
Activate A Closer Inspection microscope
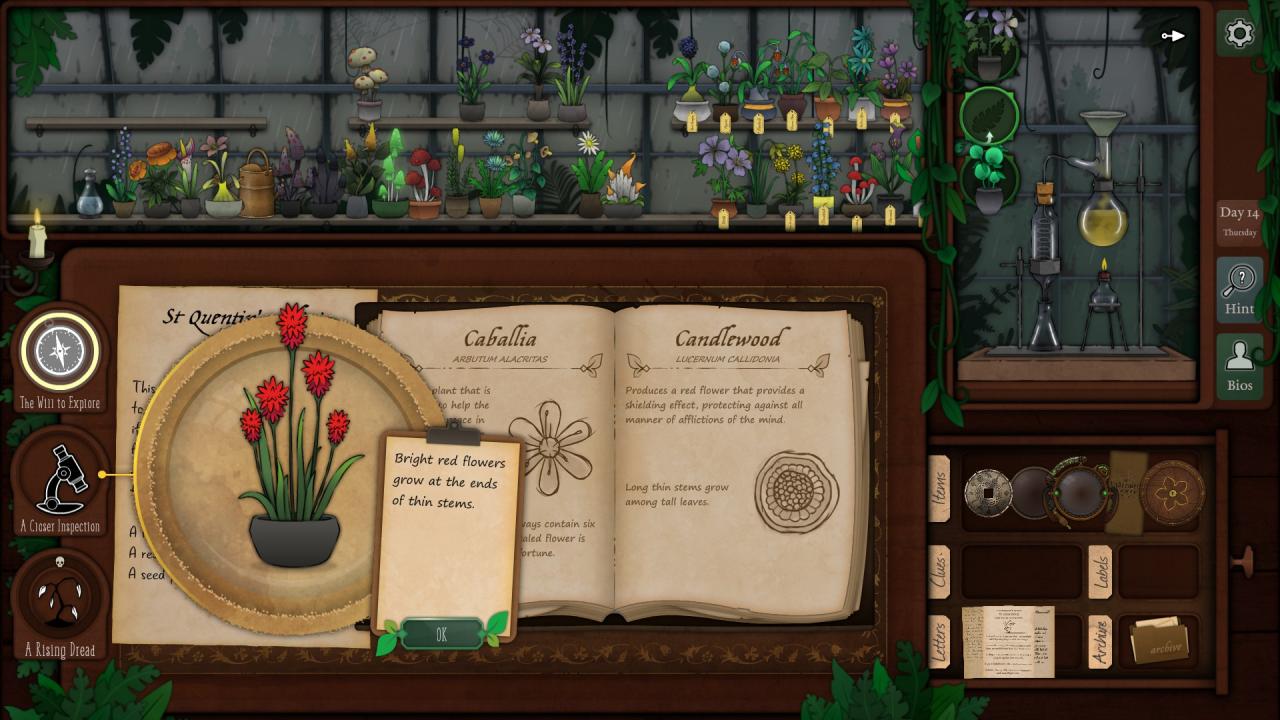pyautogui.click(x=60, y=480)
